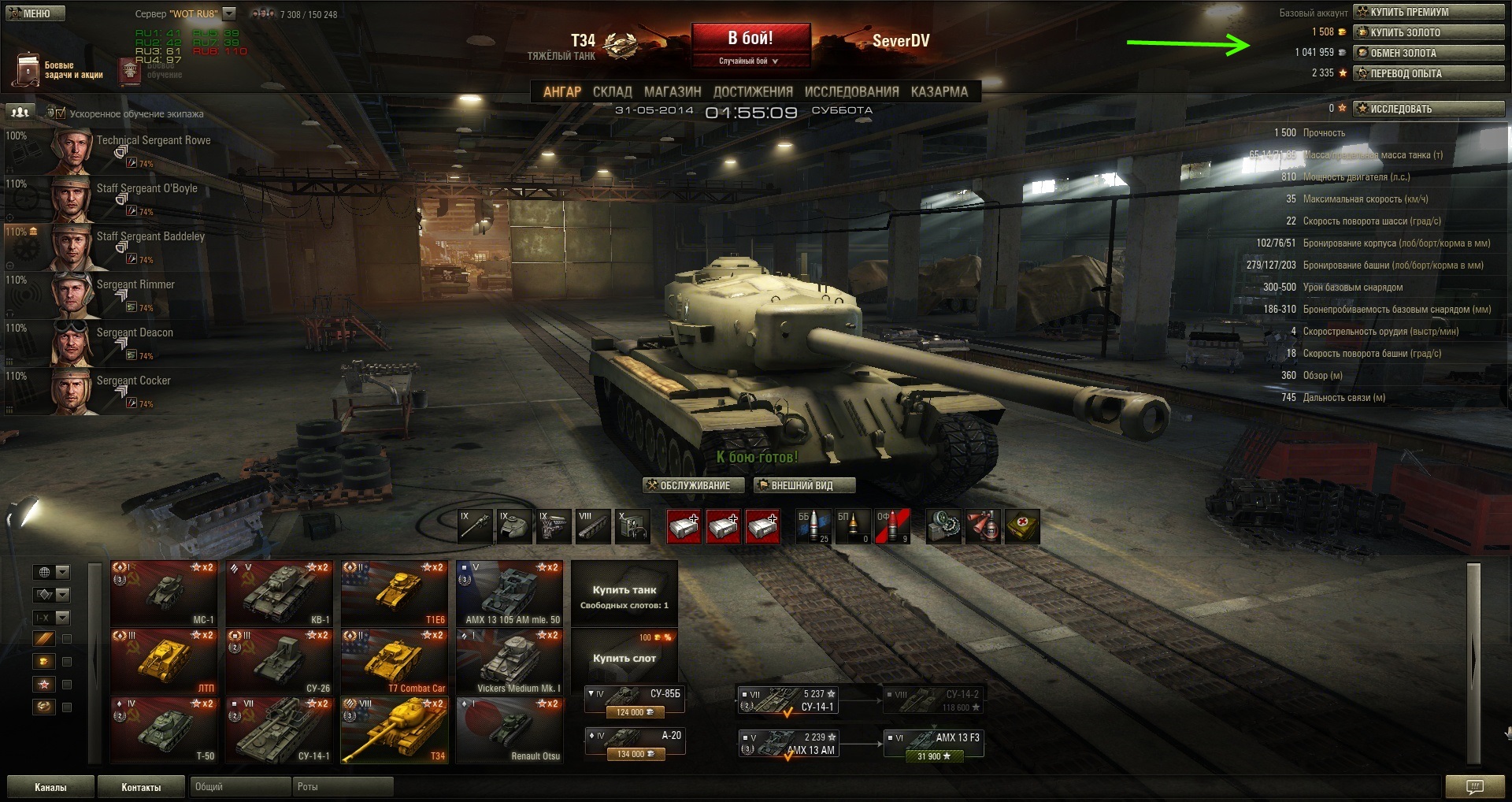Click the Купить танк slot

624,593
